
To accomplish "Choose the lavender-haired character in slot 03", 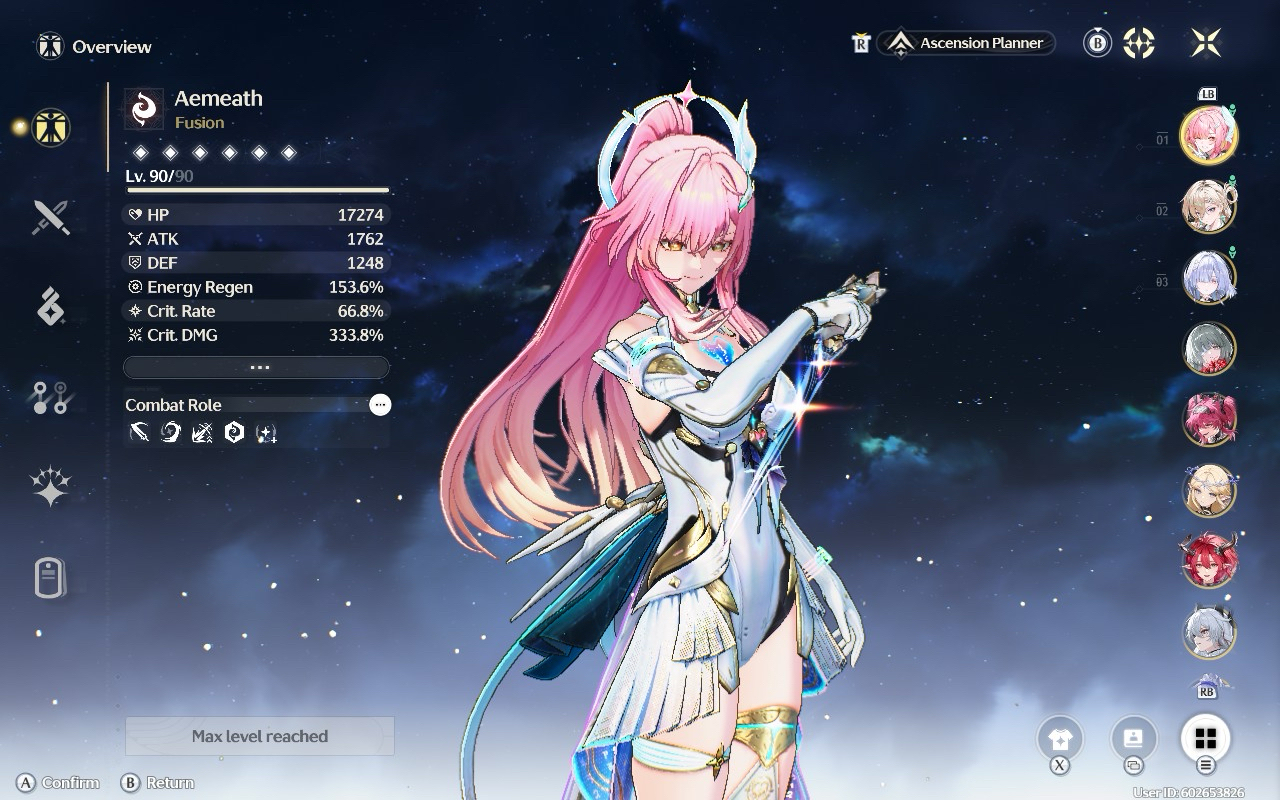I will [1209, 277].
